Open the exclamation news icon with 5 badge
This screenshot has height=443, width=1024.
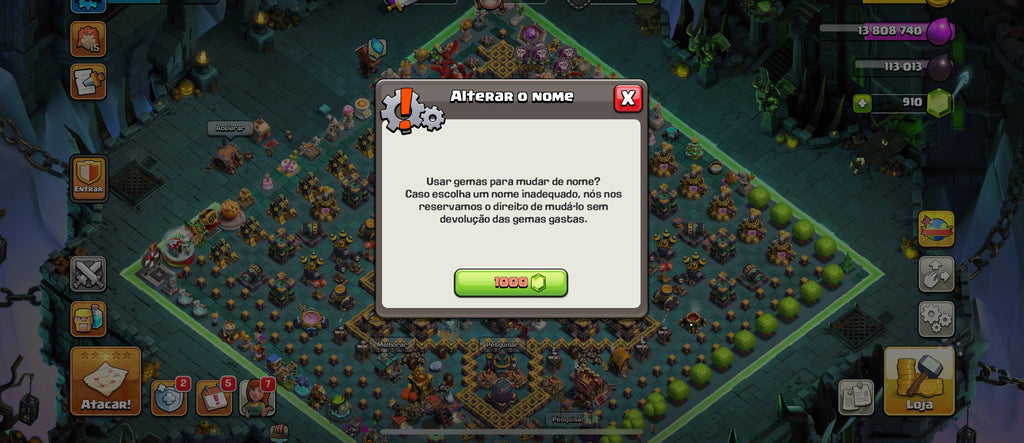click(x=214, y=397)
